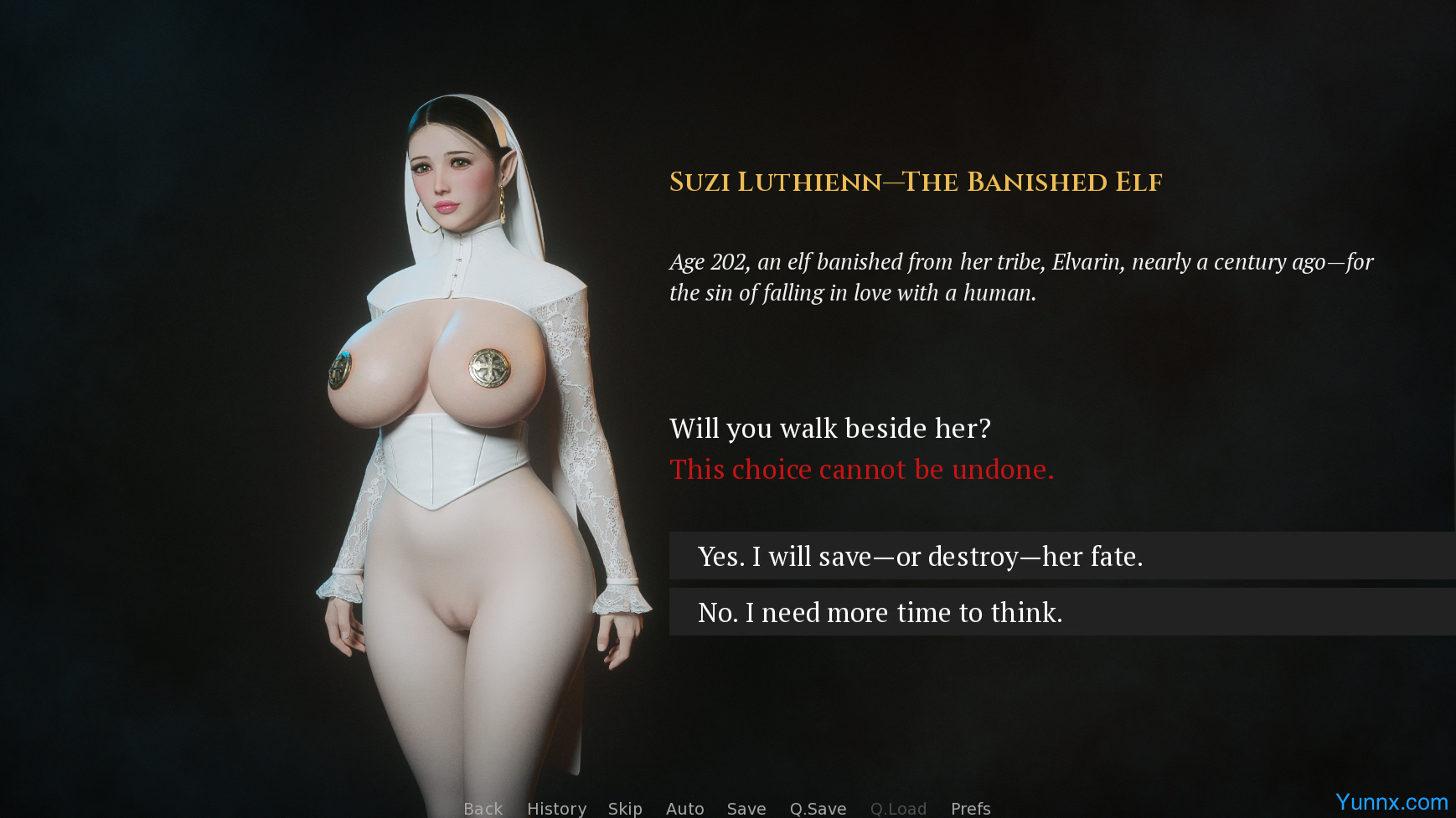Activate Skip mode
Image resolution: width=1456 pixels, height=818 pixels.
(625, 808)
